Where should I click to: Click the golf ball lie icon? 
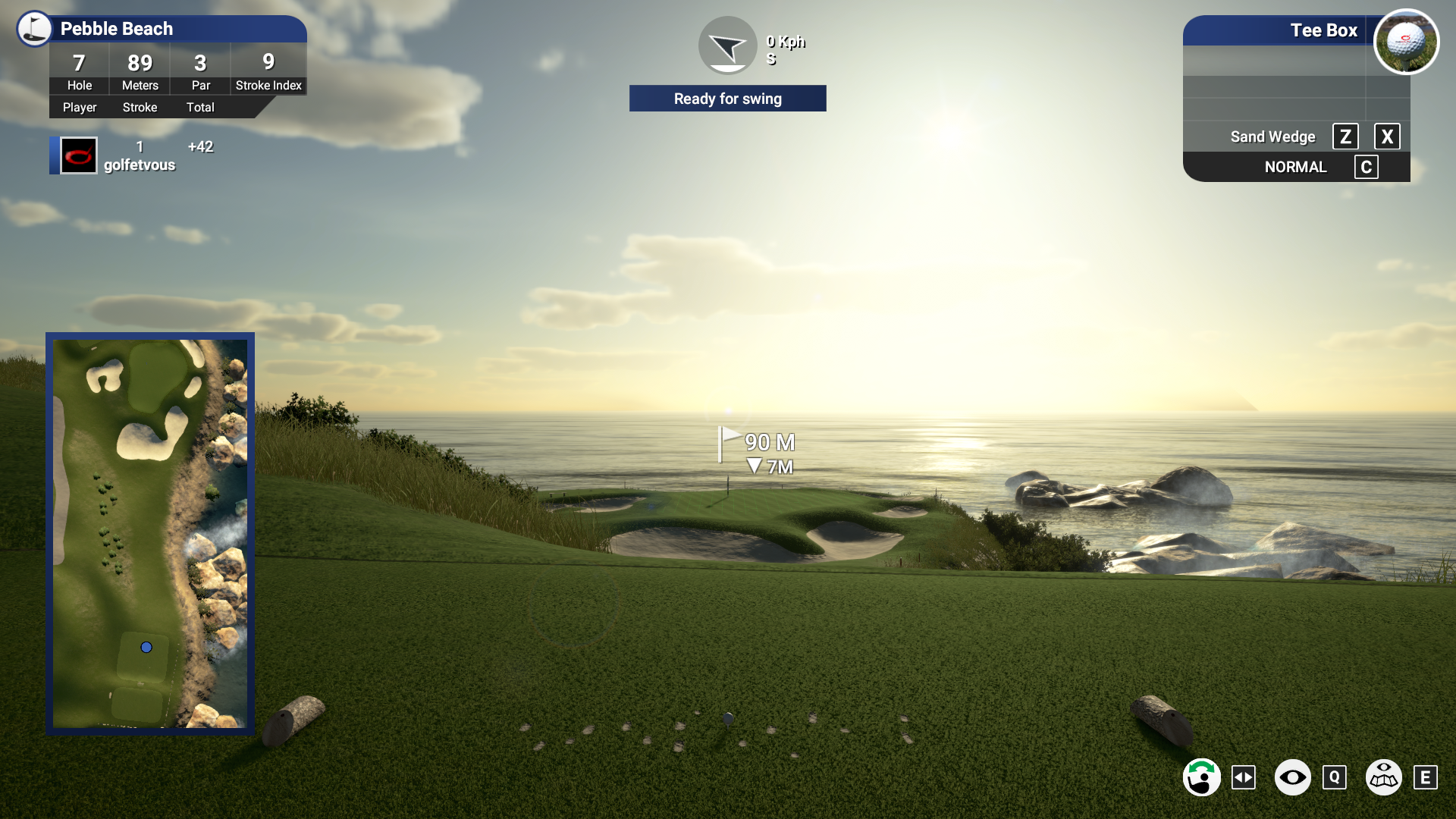pyautogui.click(x=1407, y=42)
